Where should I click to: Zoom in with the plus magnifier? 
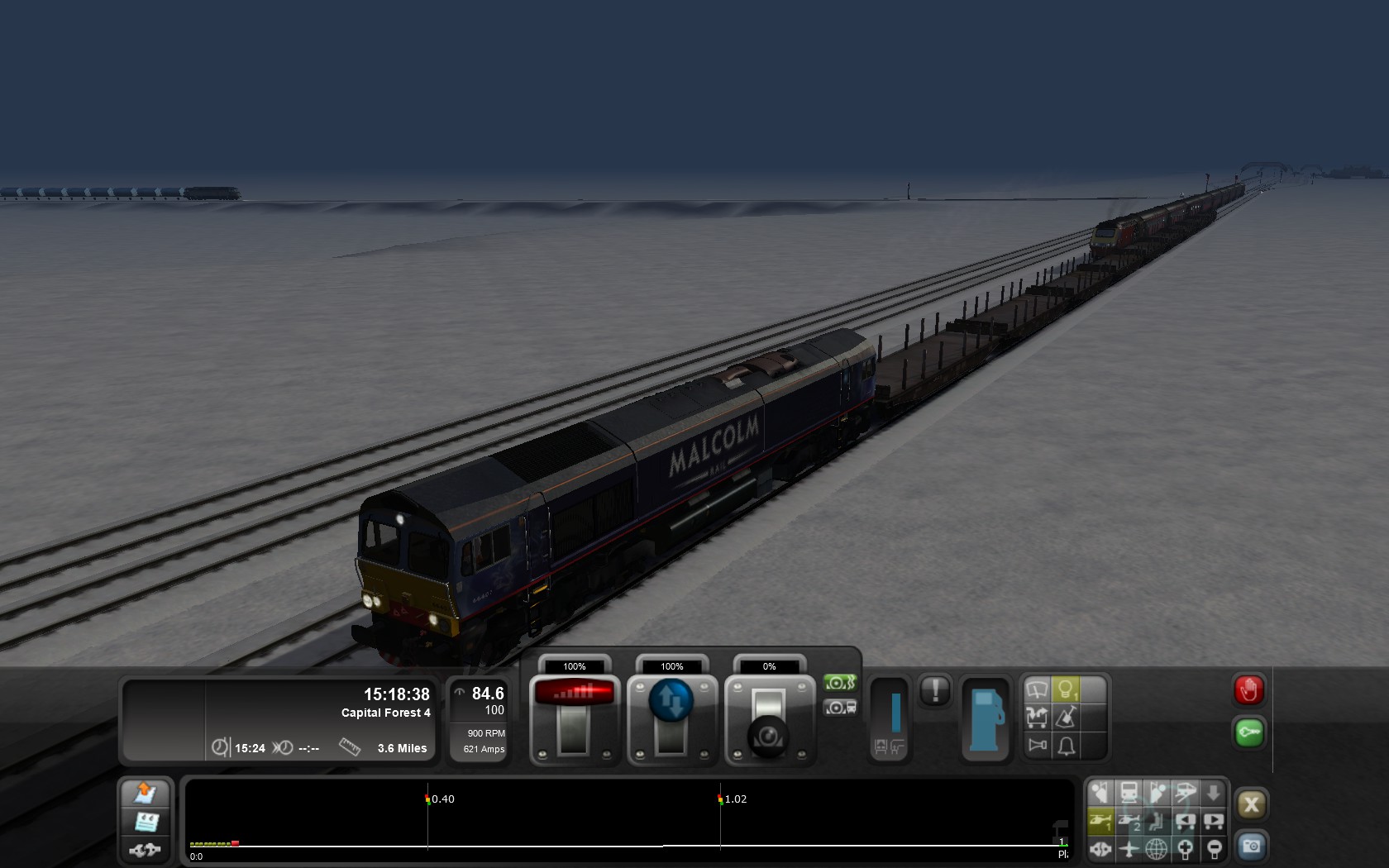pos(1186,848)
